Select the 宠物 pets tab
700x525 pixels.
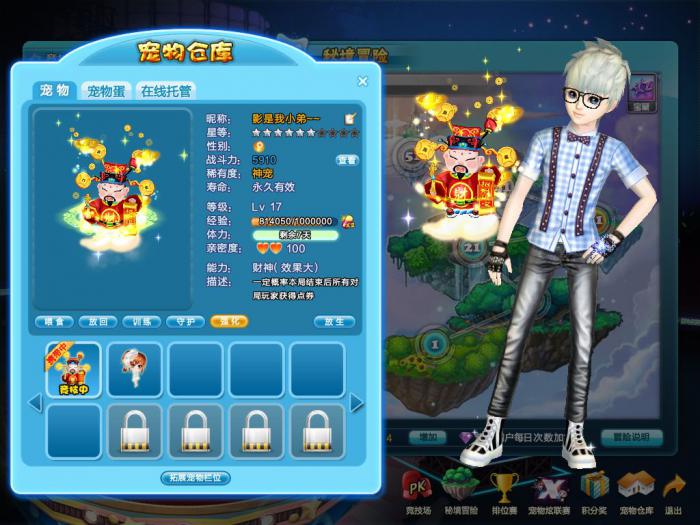55,91
